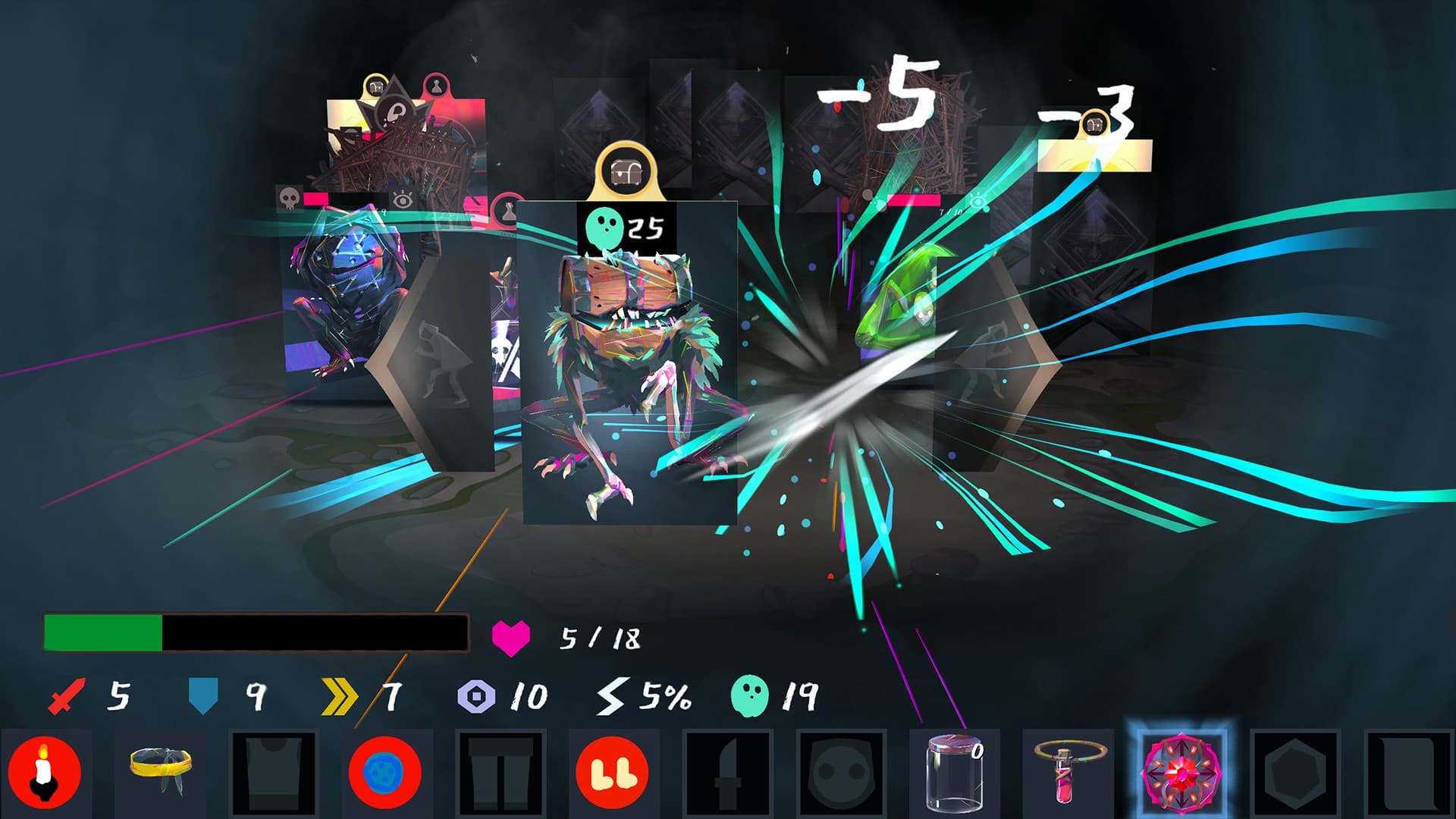Attack the chest mimic card
The height and width of the screenshot is (819, 1456).
[629, 364]
